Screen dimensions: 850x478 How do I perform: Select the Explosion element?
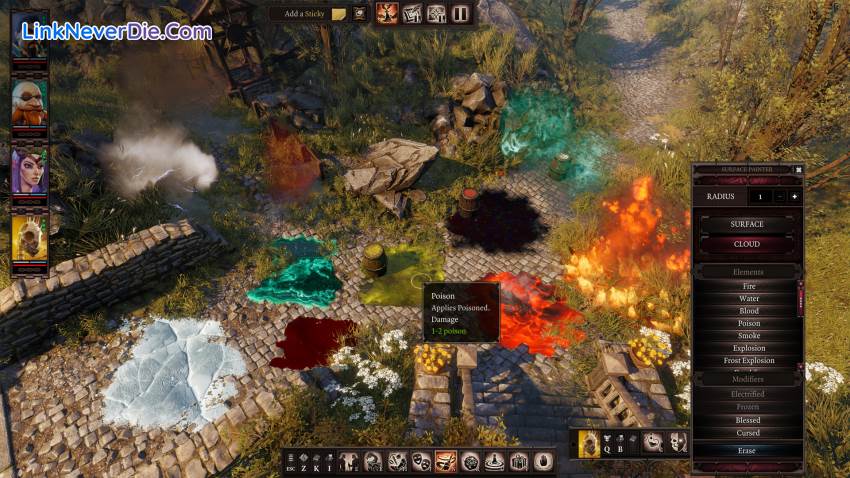pyautogui.click(x=748, y=348)
